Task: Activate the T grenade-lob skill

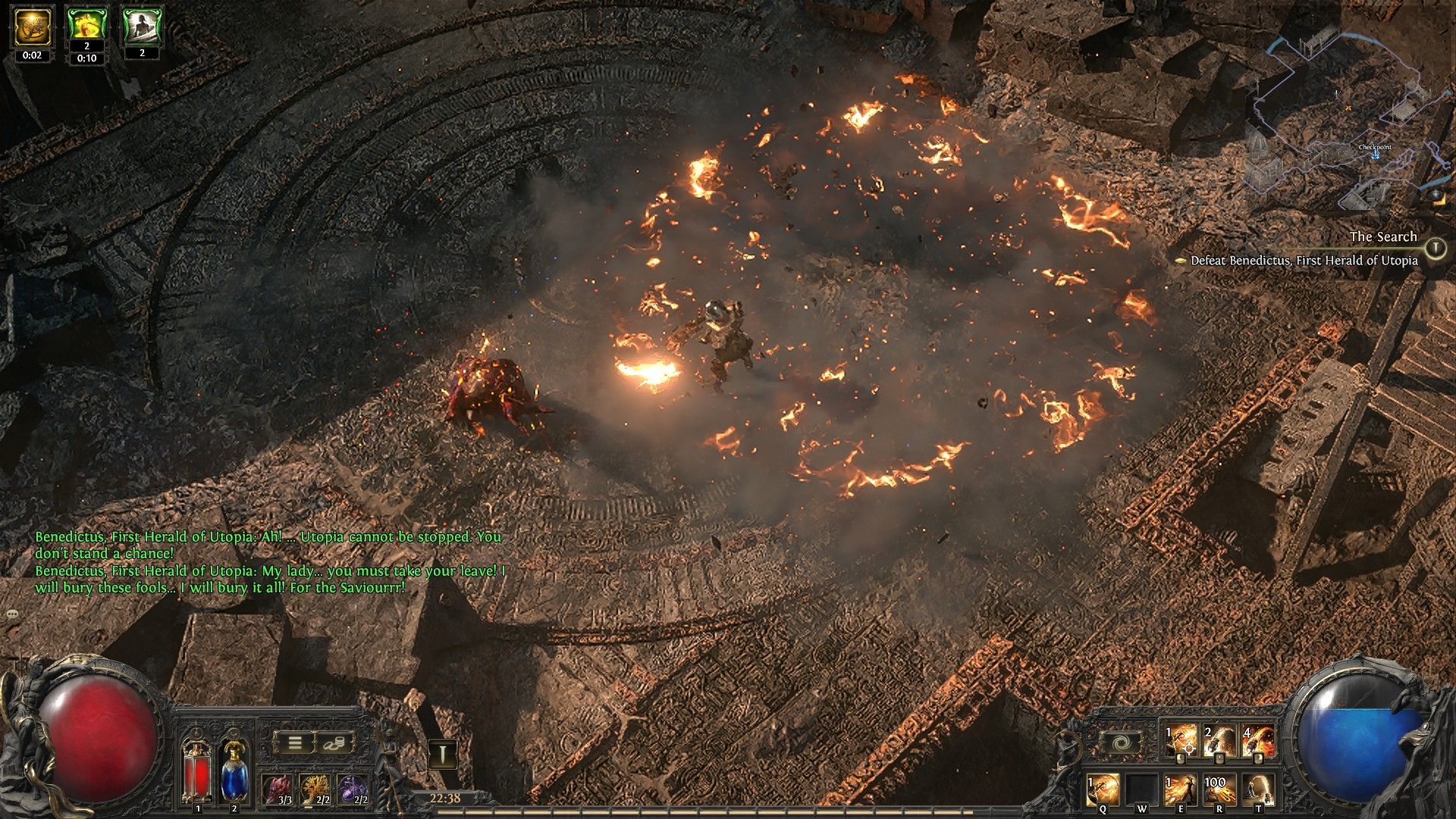Action: (1257, 790)
